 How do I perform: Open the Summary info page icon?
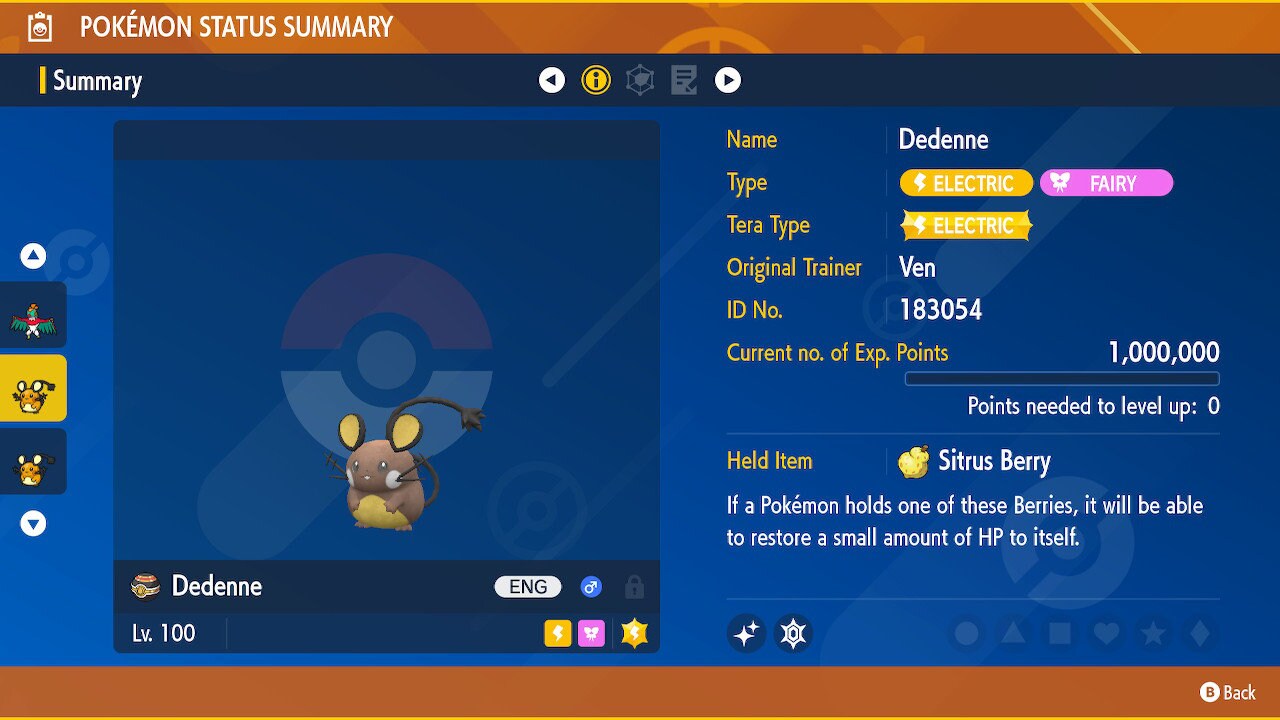(596, 80)
